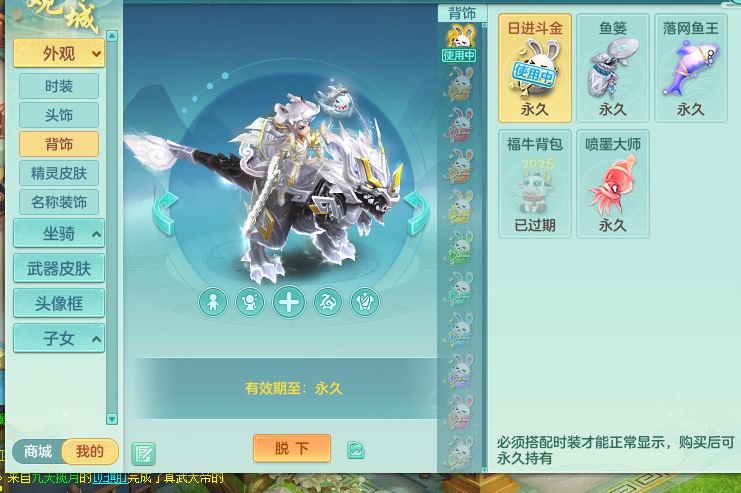Switch to the 我的 owned tab
The height and width of the screenshot is (493, 741).
[90, 451]
